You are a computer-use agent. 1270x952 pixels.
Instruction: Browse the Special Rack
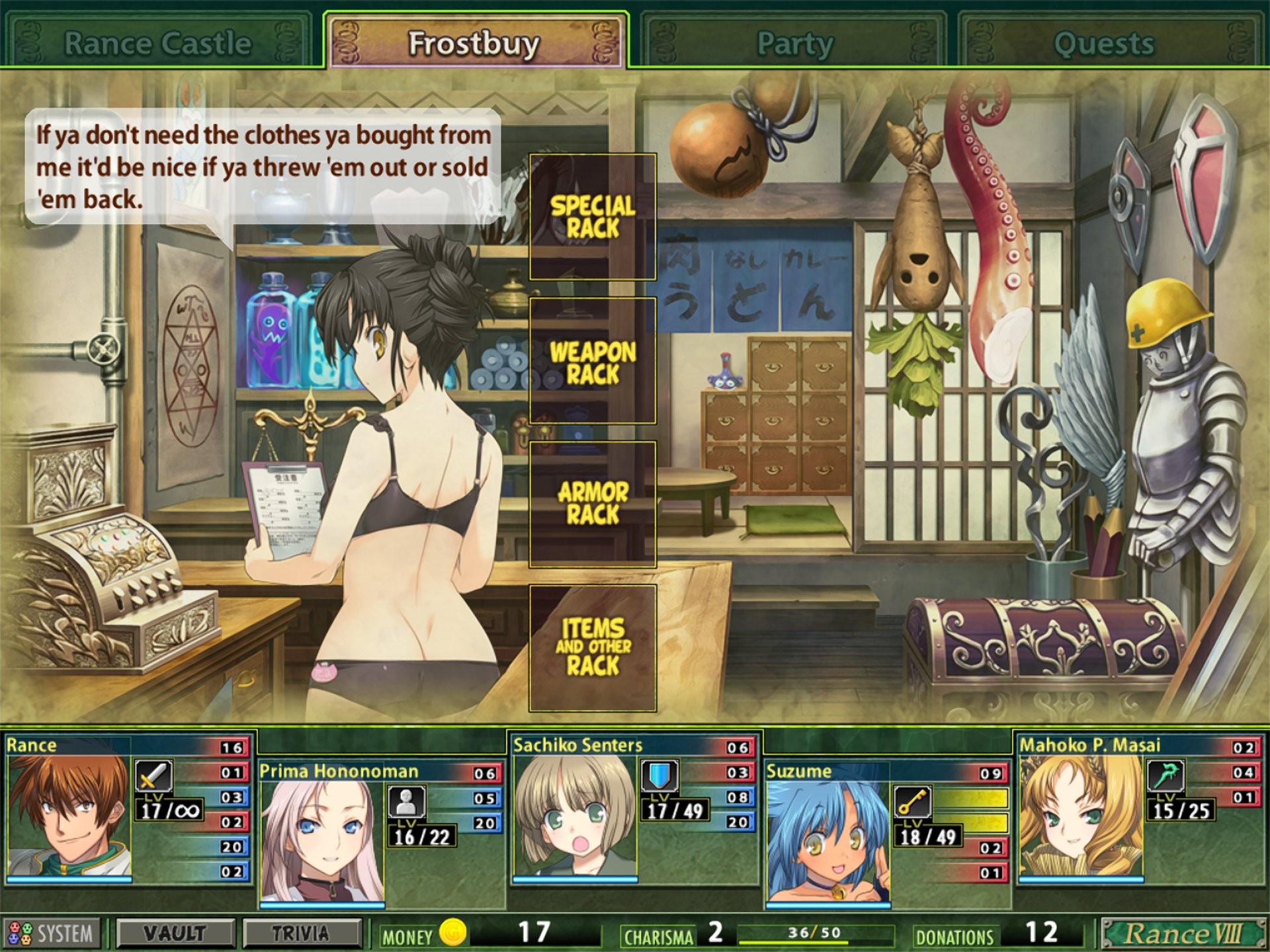pyautogui.click(x=593, y=217)
